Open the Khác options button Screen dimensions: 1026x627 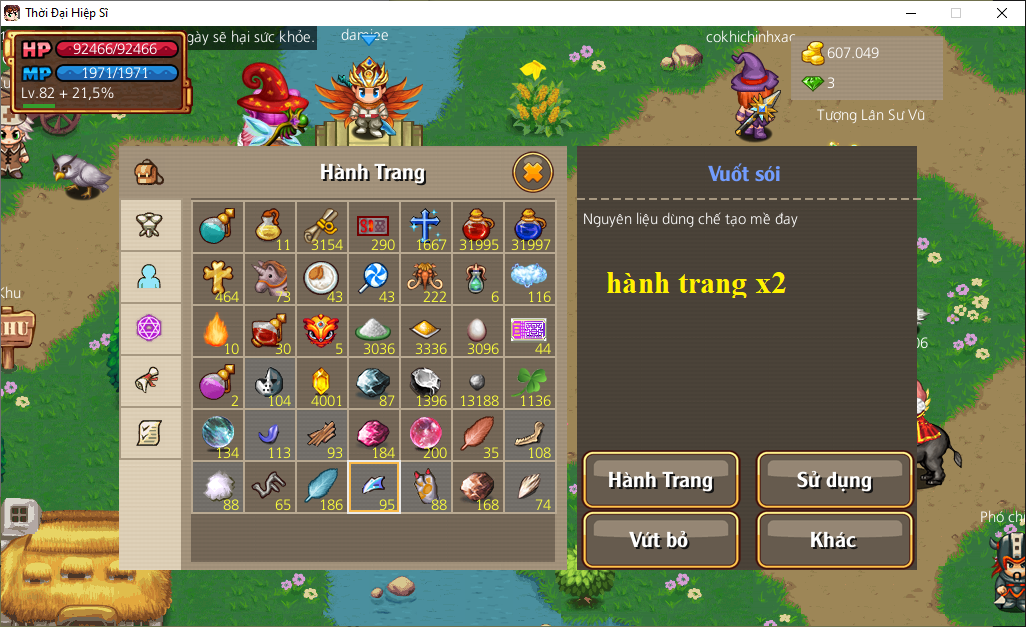tap(834, 540)
